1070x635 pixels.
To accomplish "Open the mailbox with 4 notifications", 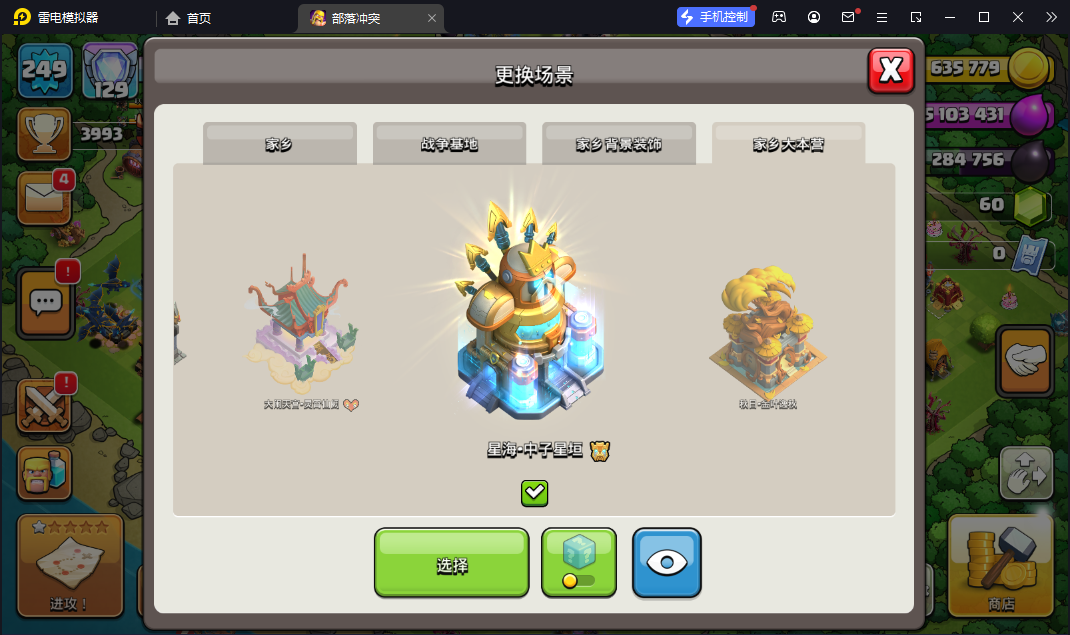I will 44,198.
